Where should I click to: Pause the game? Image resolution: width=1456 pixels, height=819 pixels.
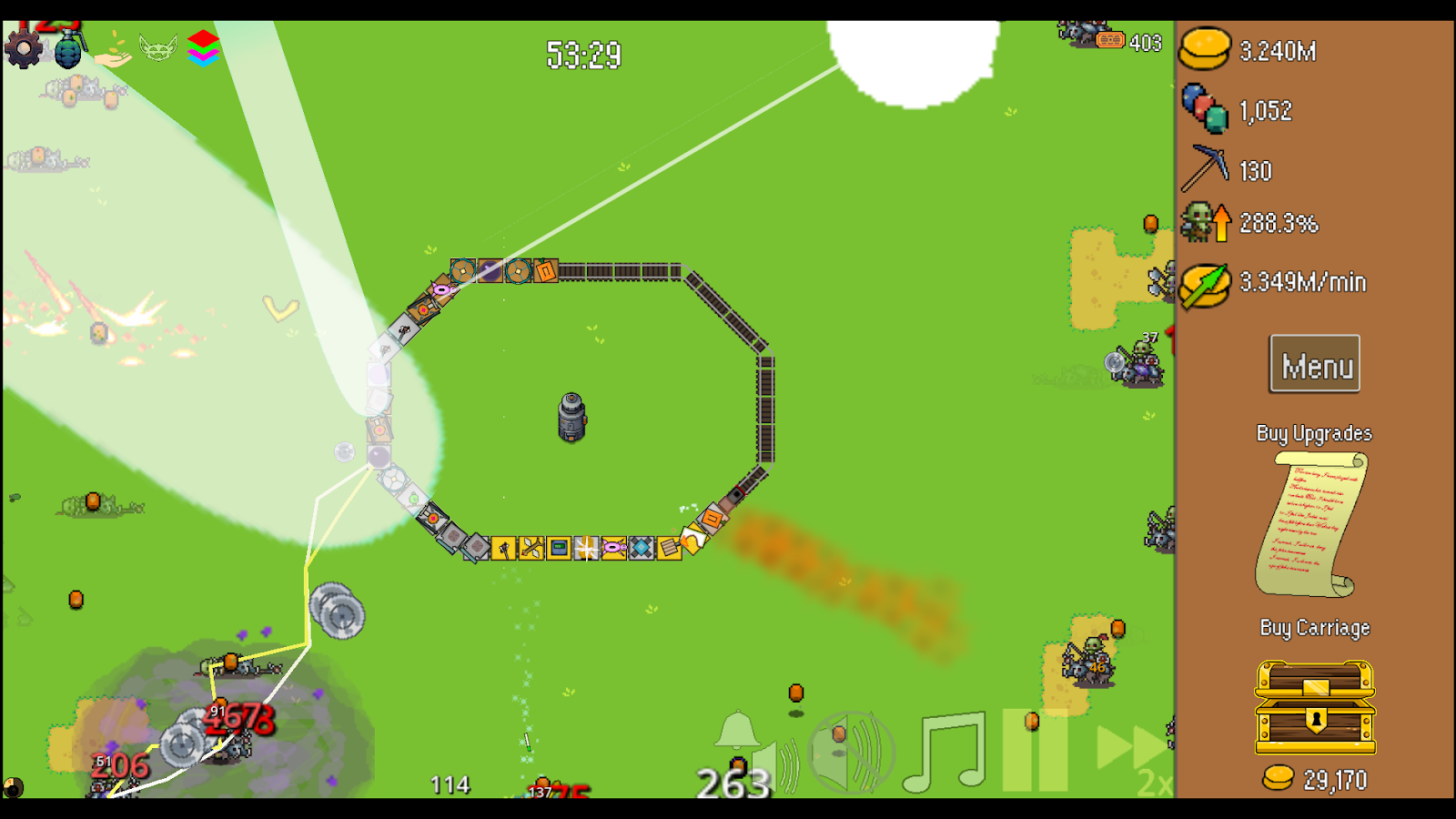pos(1035,751)
